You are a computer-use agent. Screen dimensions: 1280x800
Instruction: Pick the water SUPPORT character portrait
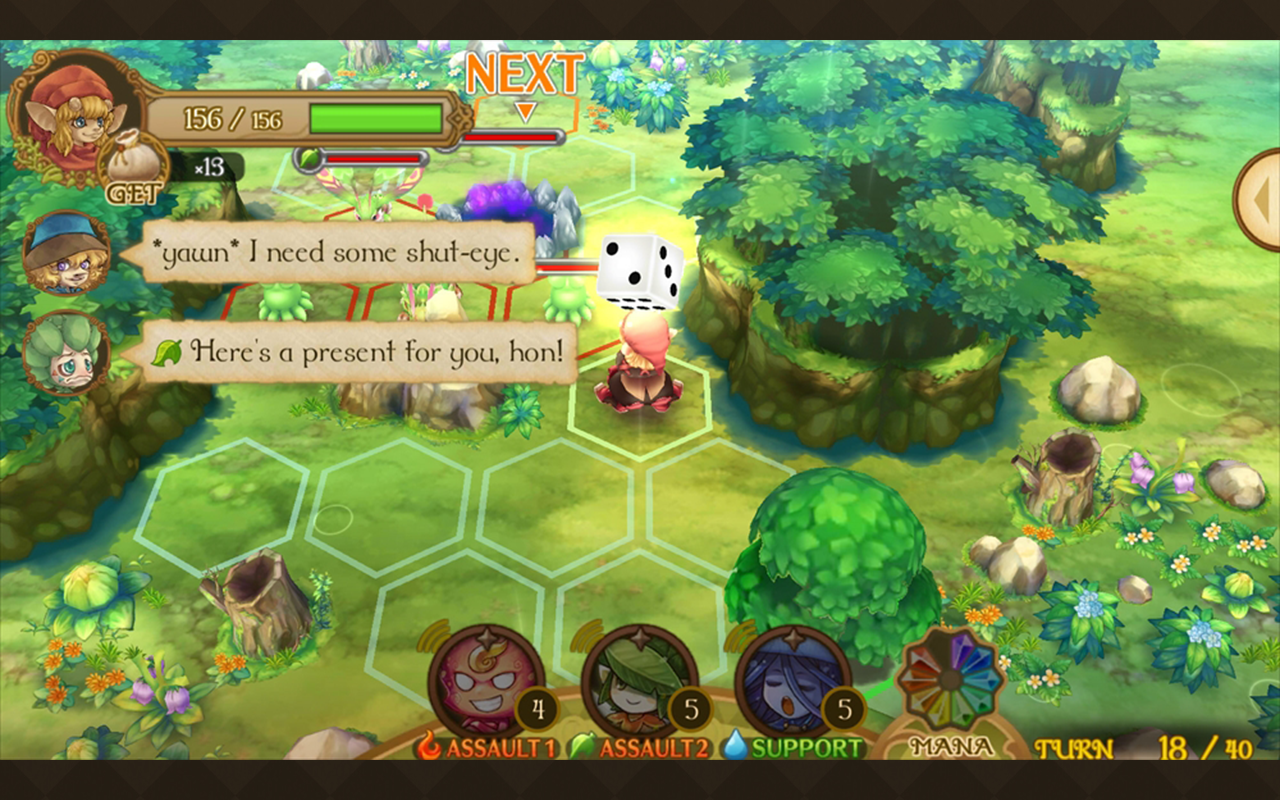(790, 682)
